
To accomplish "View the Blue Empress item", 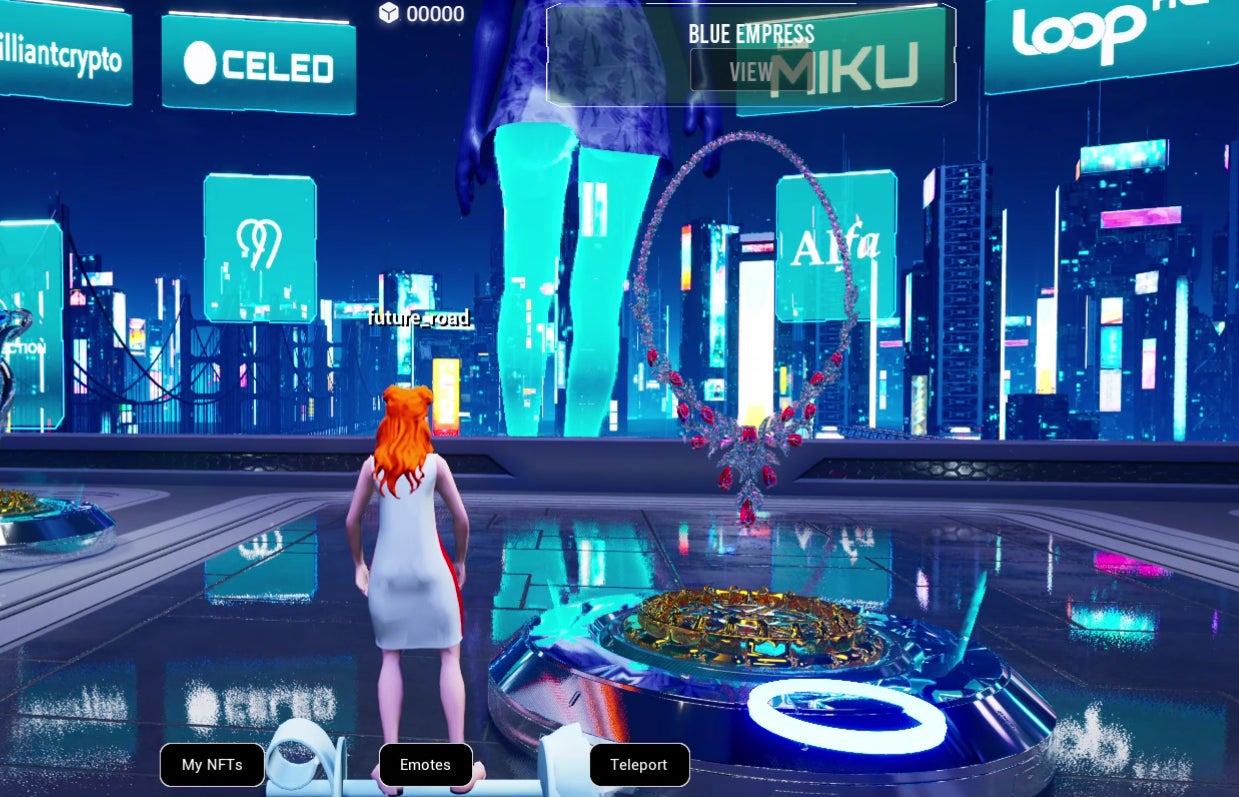I will (x=750, y=72).
